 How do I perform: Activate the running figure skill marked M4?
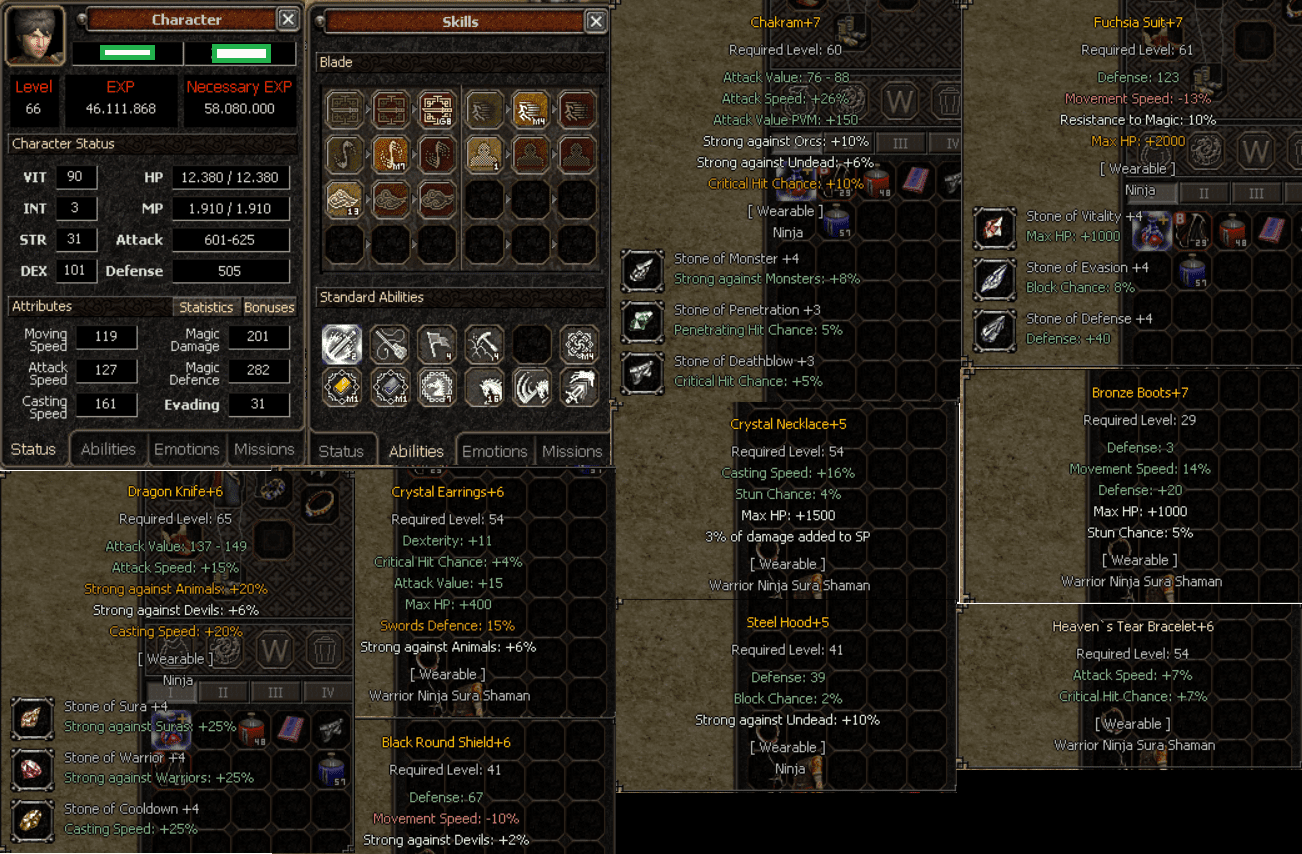click(x=530, y=108)
